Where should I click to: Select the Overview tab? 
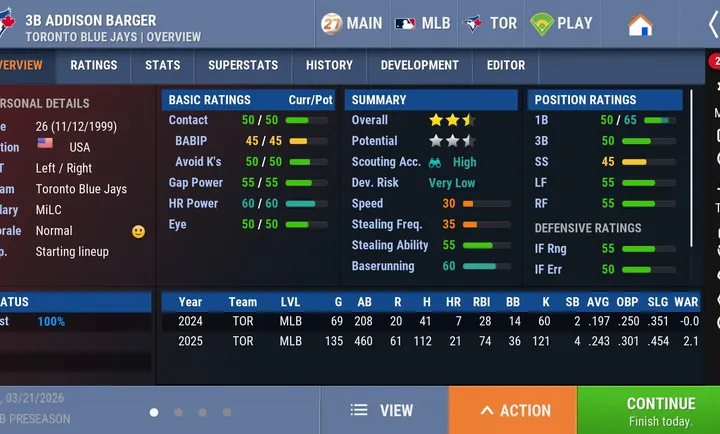pyautogui.click(x=20, y=65)
